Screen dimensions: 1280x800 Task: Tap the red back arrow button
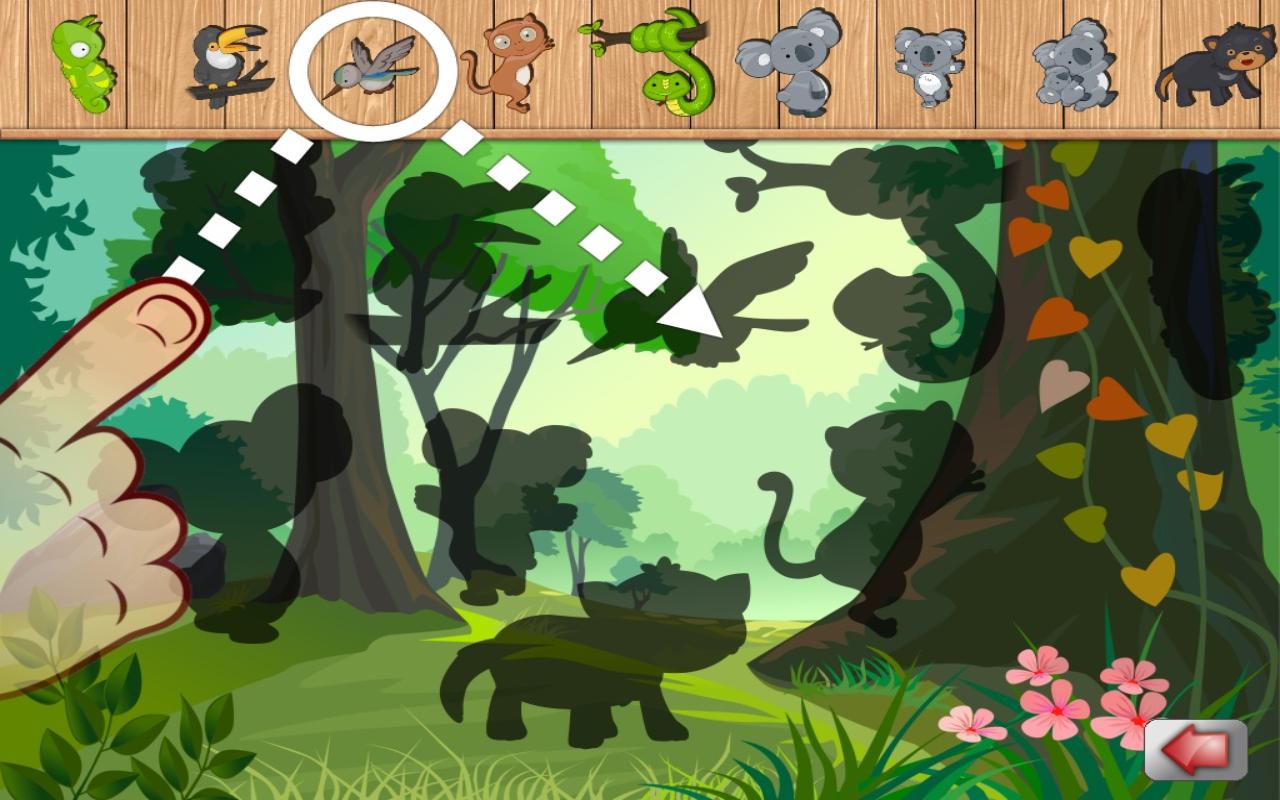click(1196, 749)
